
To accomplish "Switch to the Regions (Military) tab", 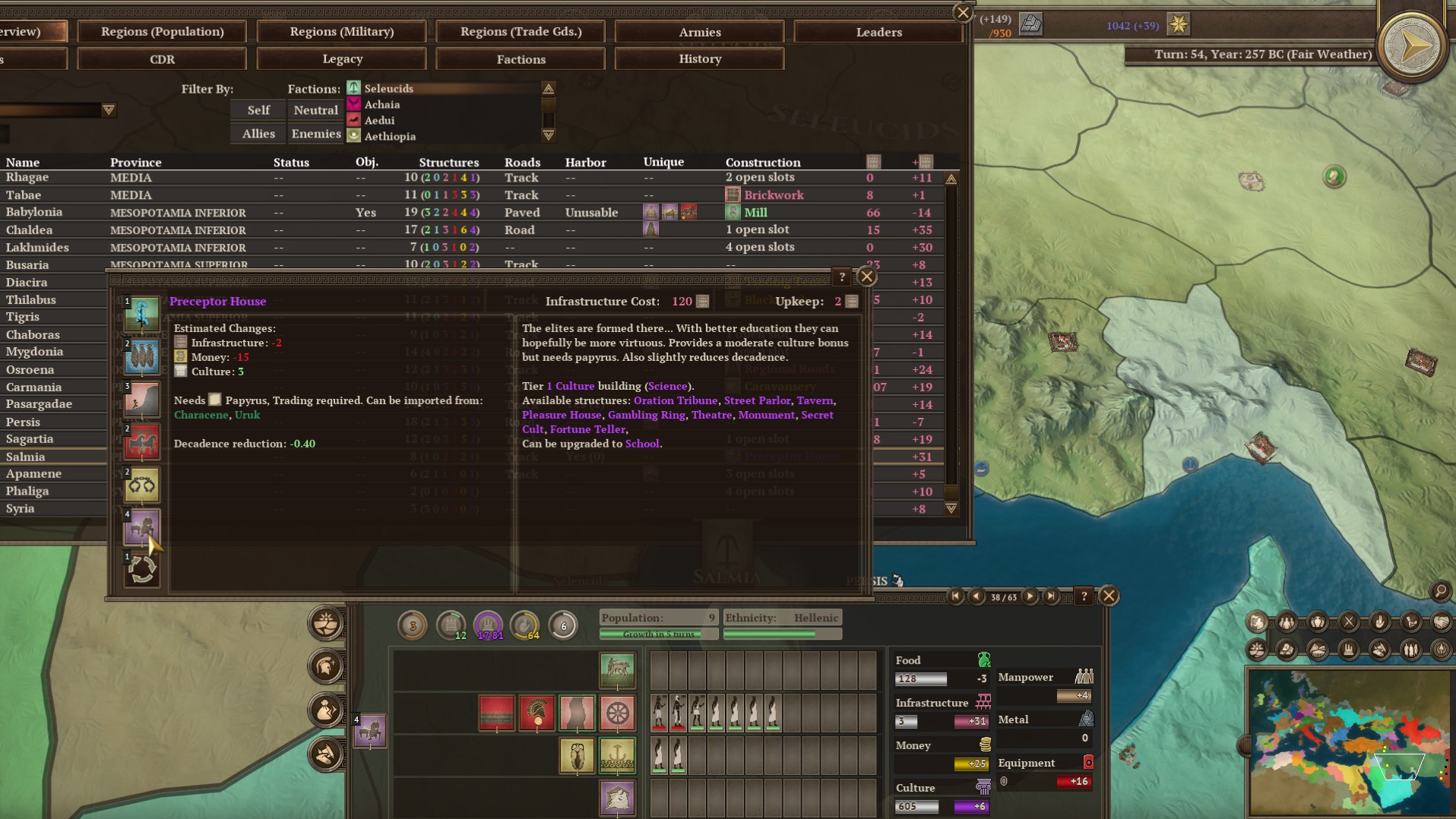I will (x=341, y=32).
